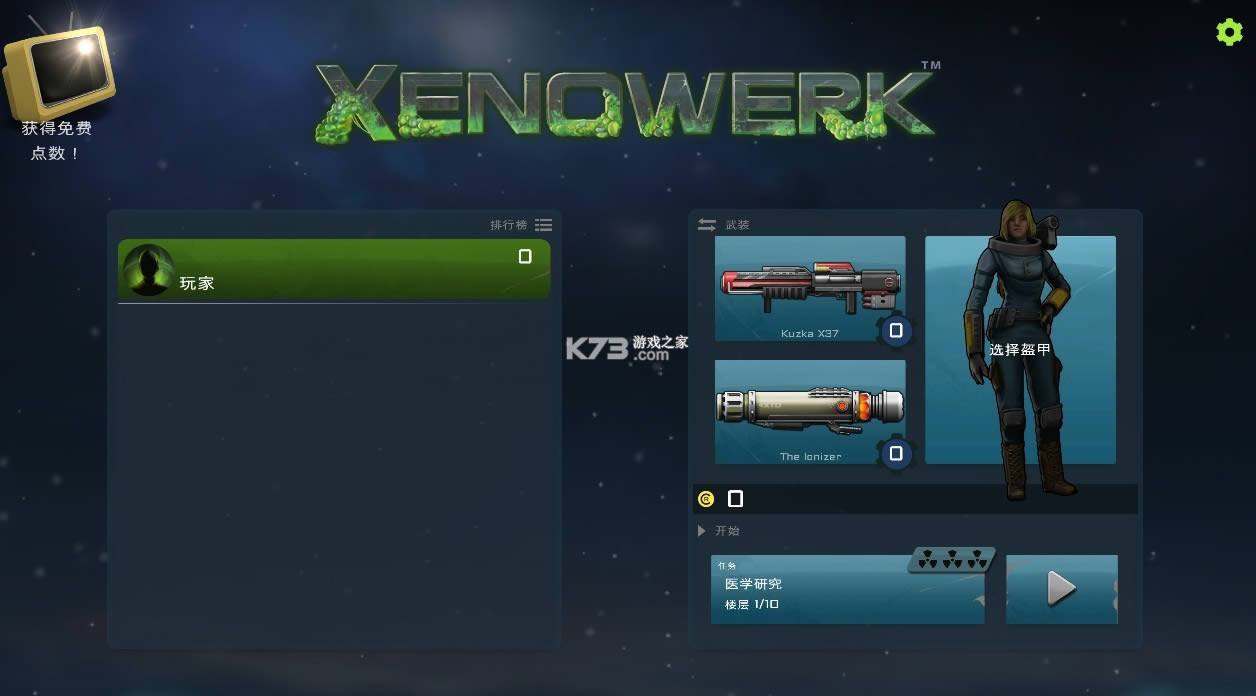
Task: Click the 武装 swap arrows icon
Action: (x=707, y=225)
